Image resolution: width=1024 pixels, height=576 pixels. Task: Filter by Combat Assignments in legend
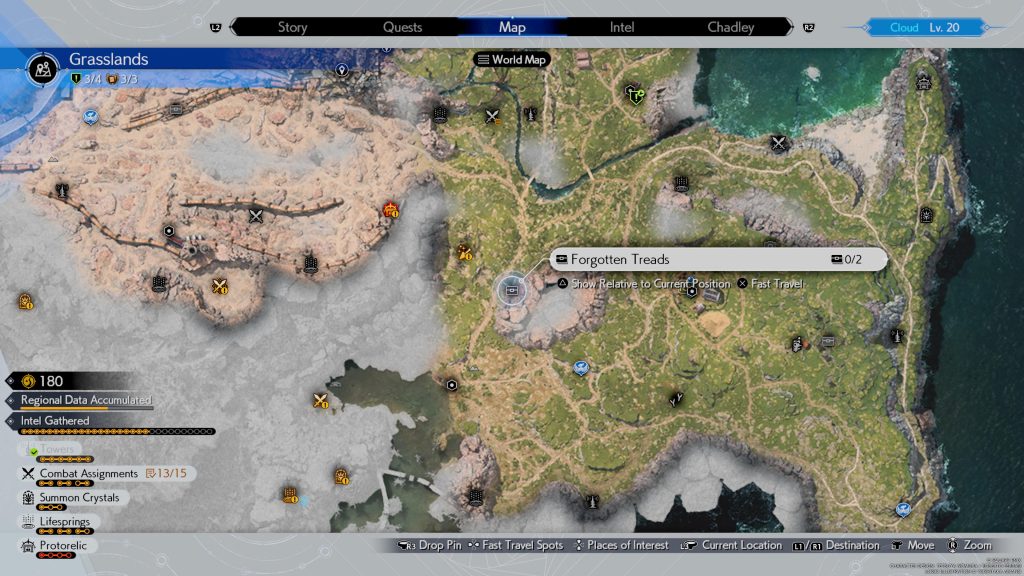tap(88, 473)
